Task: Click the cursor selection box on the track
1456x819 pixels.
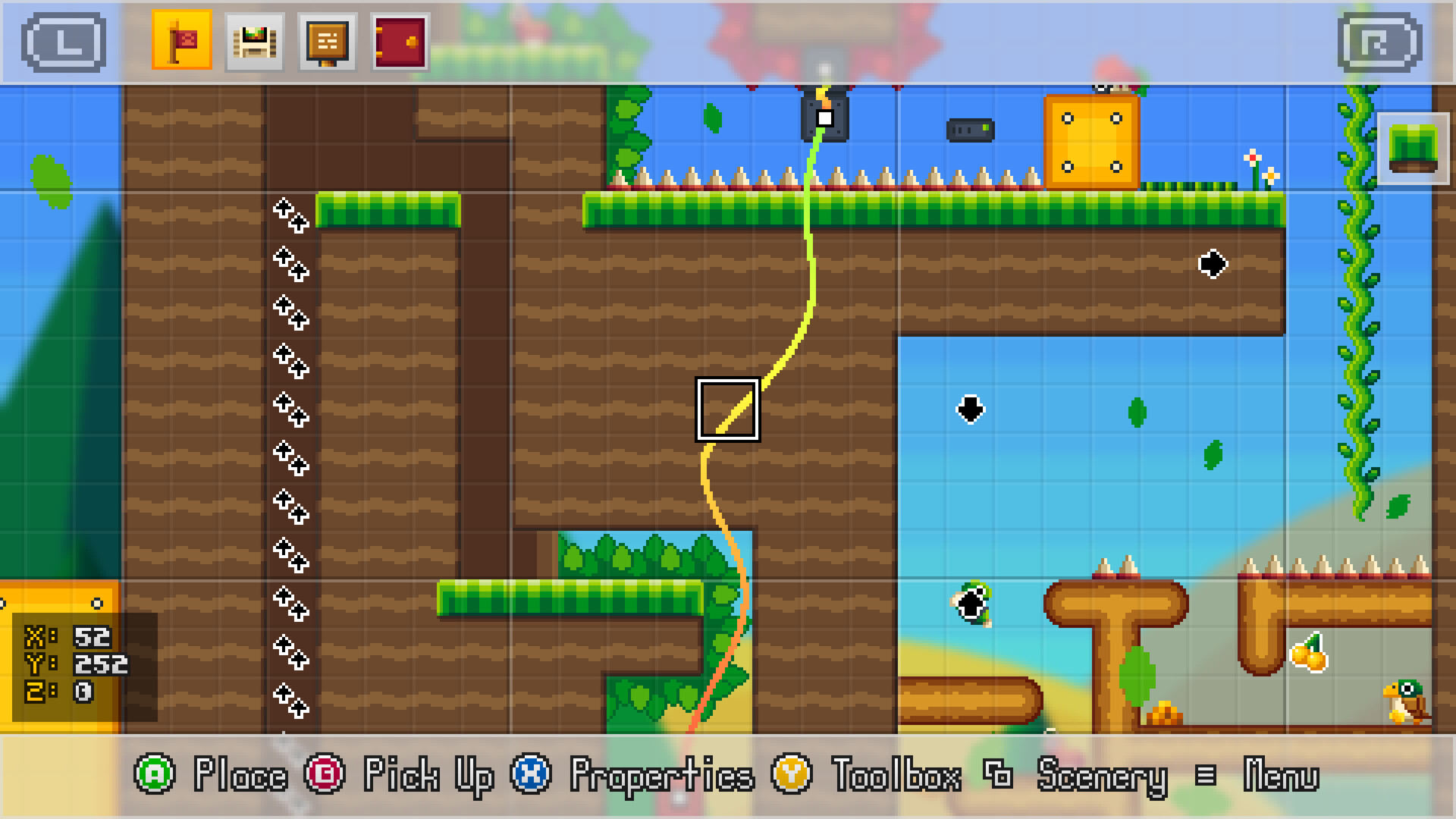Action: tap(728, 409)
